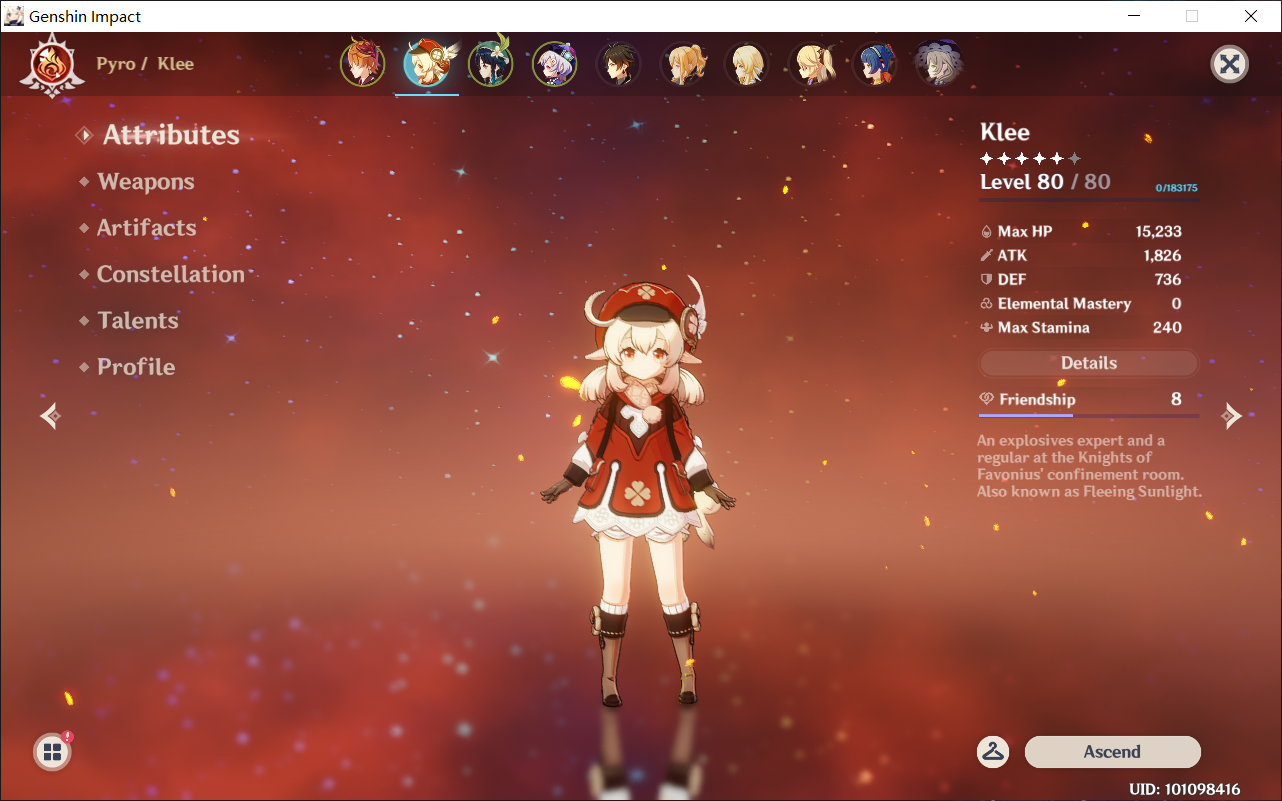The image size is (1282, 801).
Task: Select Tartaglia's orange-haired portrait
Action: click(x=363, y=64)
